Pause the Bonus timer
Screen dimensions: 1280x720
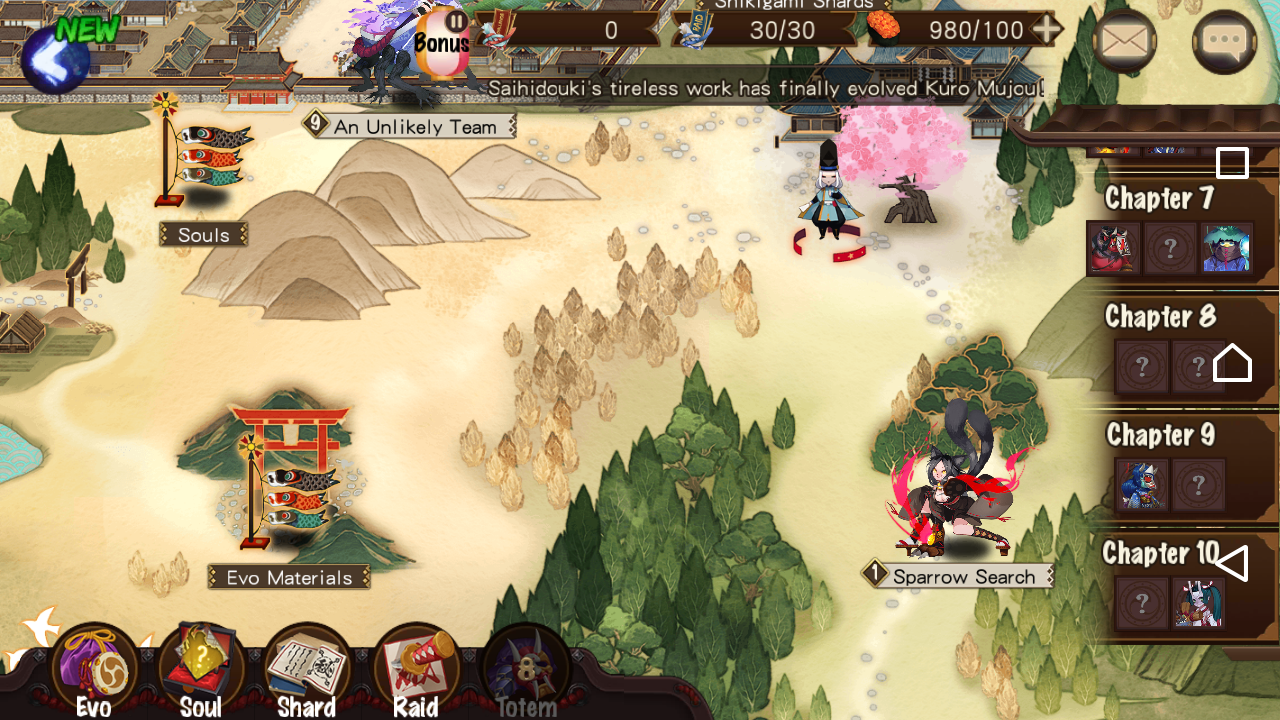(456, 23)
